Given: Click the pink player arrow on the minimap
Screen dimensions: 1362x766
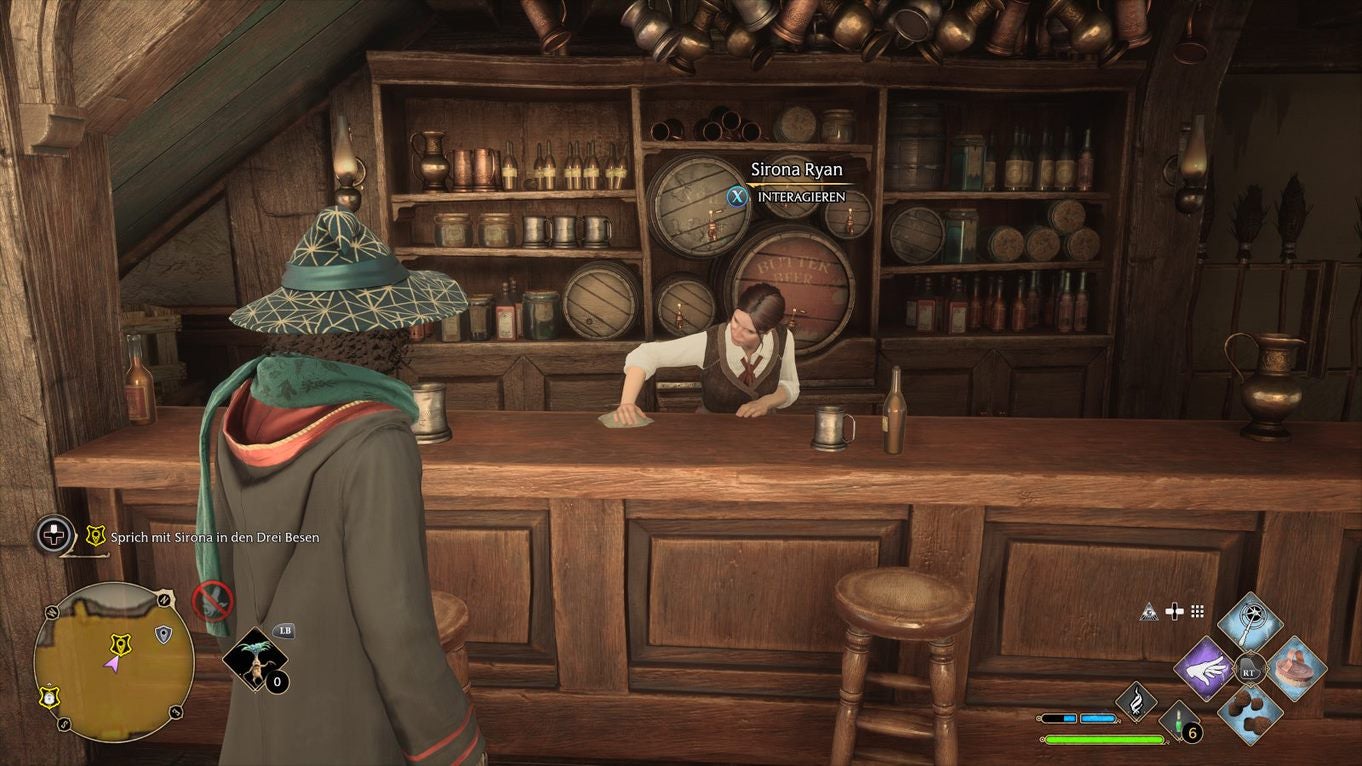Looking at the screenshot, I should coord(112,665).
